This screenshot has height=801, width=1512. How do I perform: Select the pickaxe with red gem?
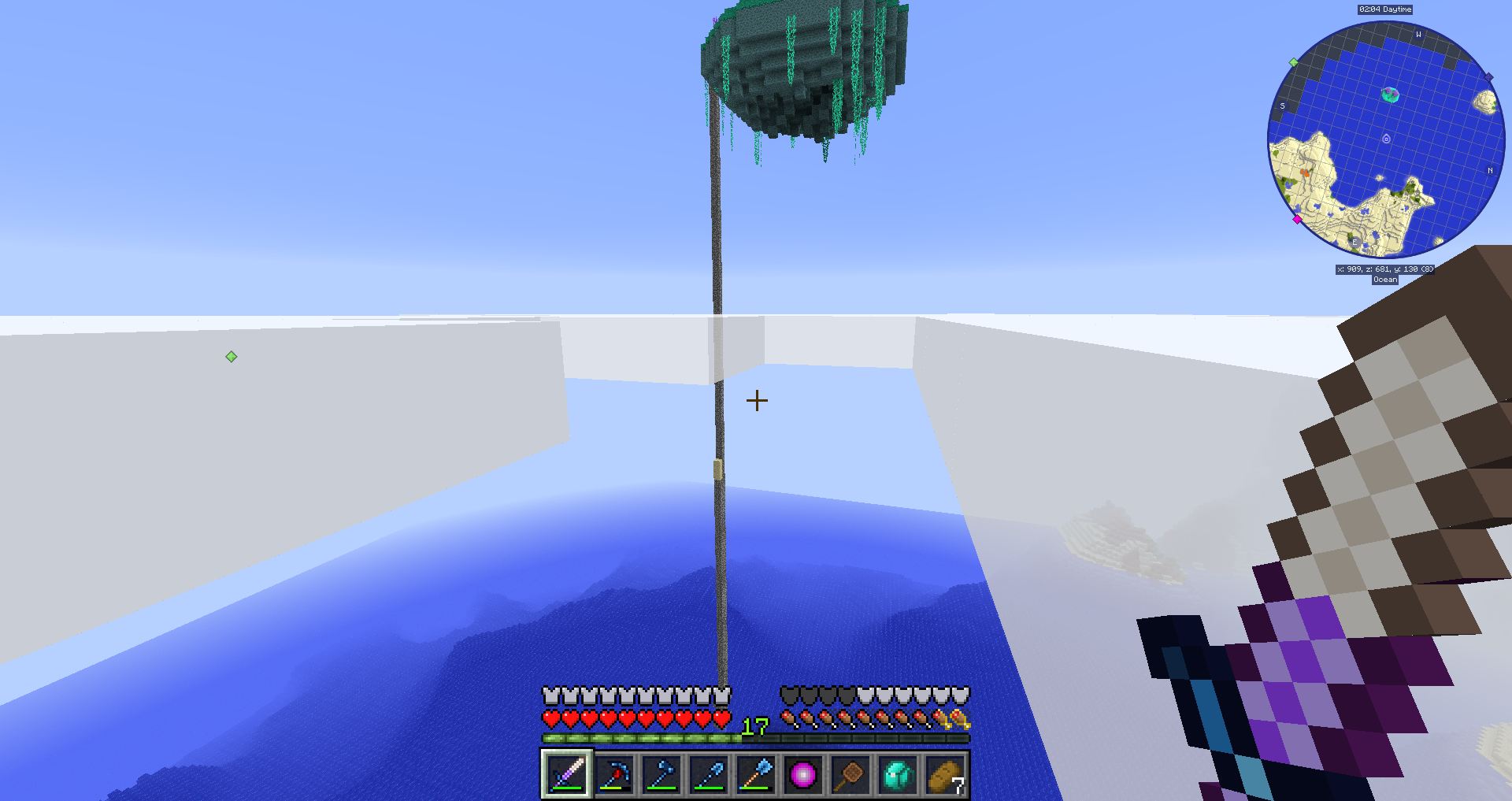(614, 775)
